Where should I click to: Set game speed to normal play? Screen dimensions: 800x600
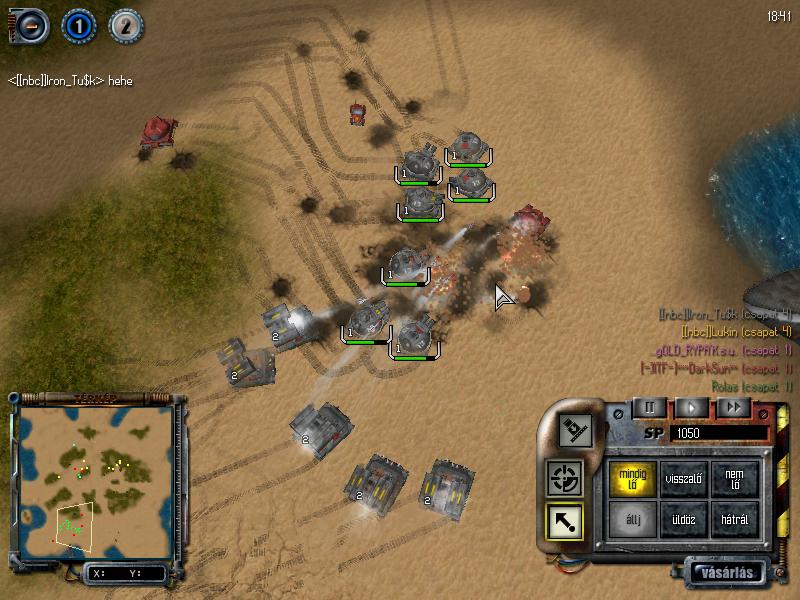[690, 407]
